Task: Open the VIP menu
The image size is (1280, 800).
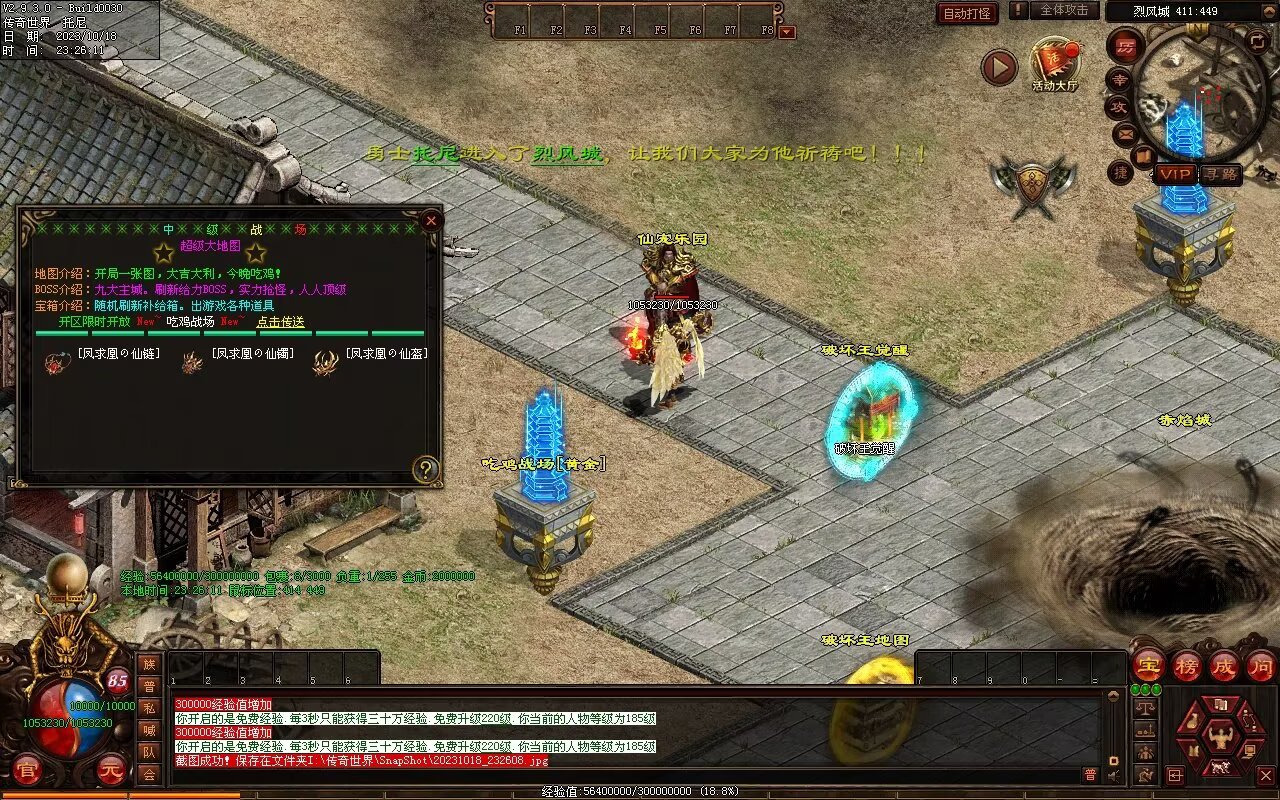Action: (x=1176, y=174)
